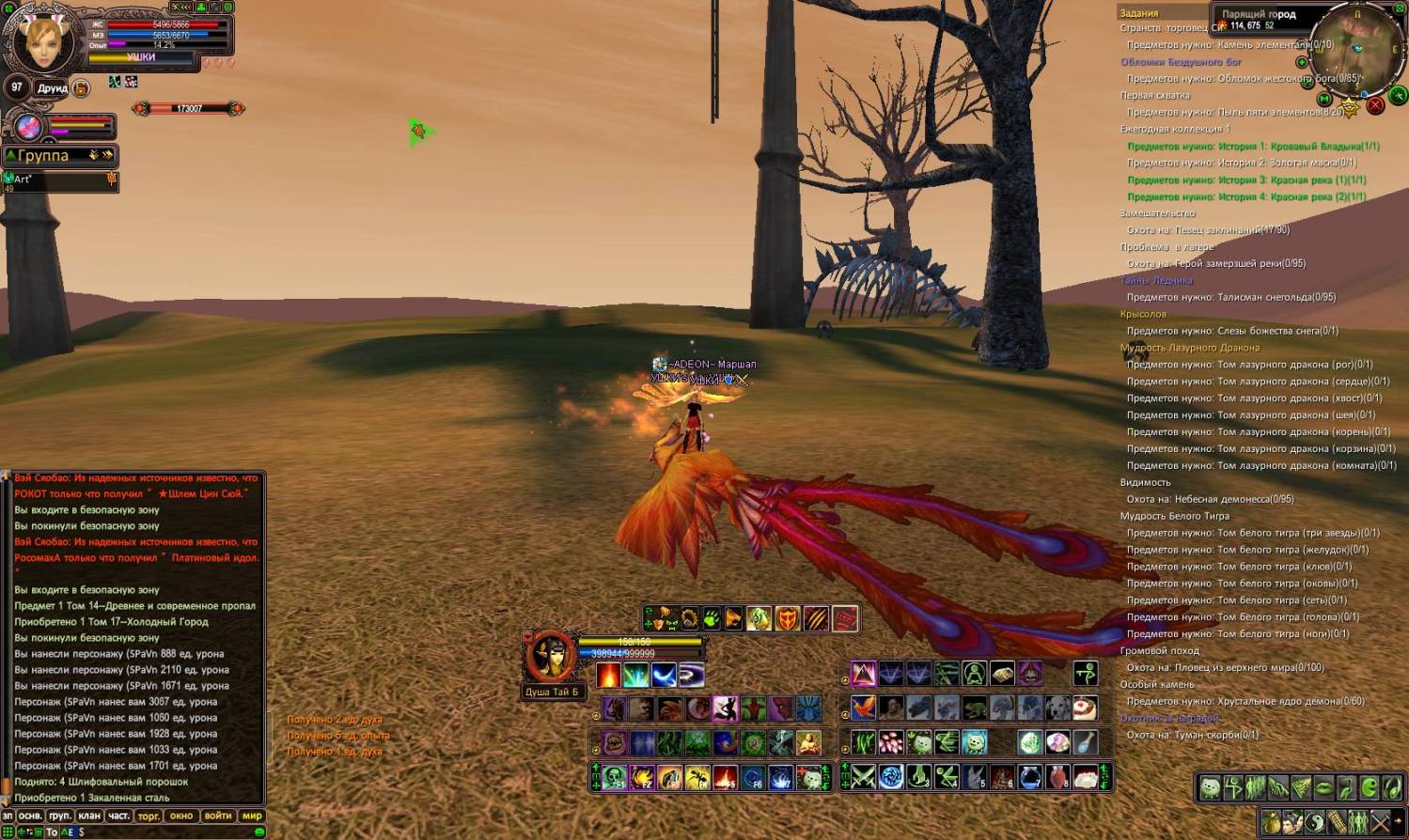The width and height of the screenshot is (1409, 840).
Task: Select the pet portrait "Душа Тай Б"
Action: pos(551,657)
